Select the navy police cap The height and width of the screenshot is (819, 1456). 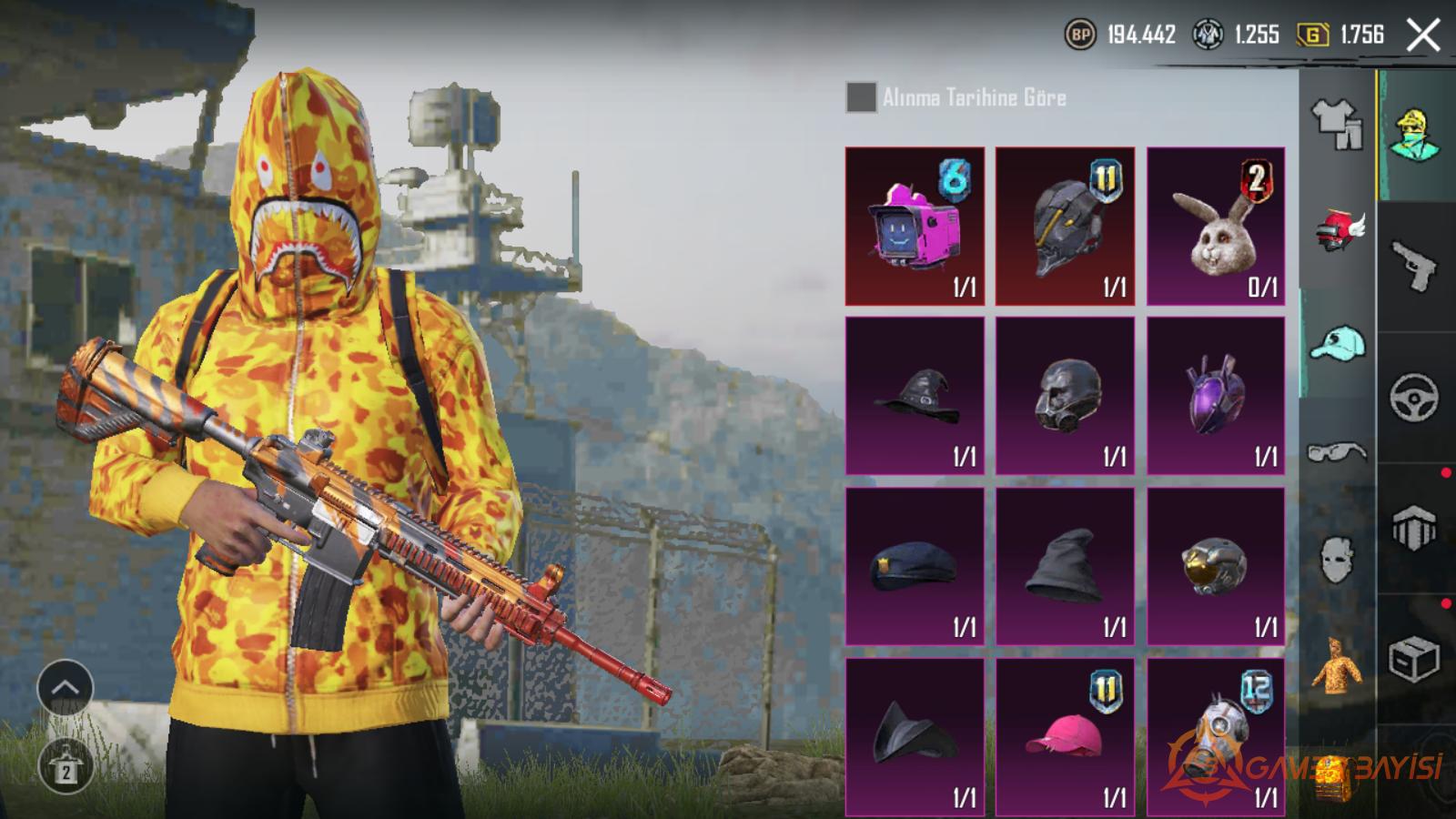(915, 566)
